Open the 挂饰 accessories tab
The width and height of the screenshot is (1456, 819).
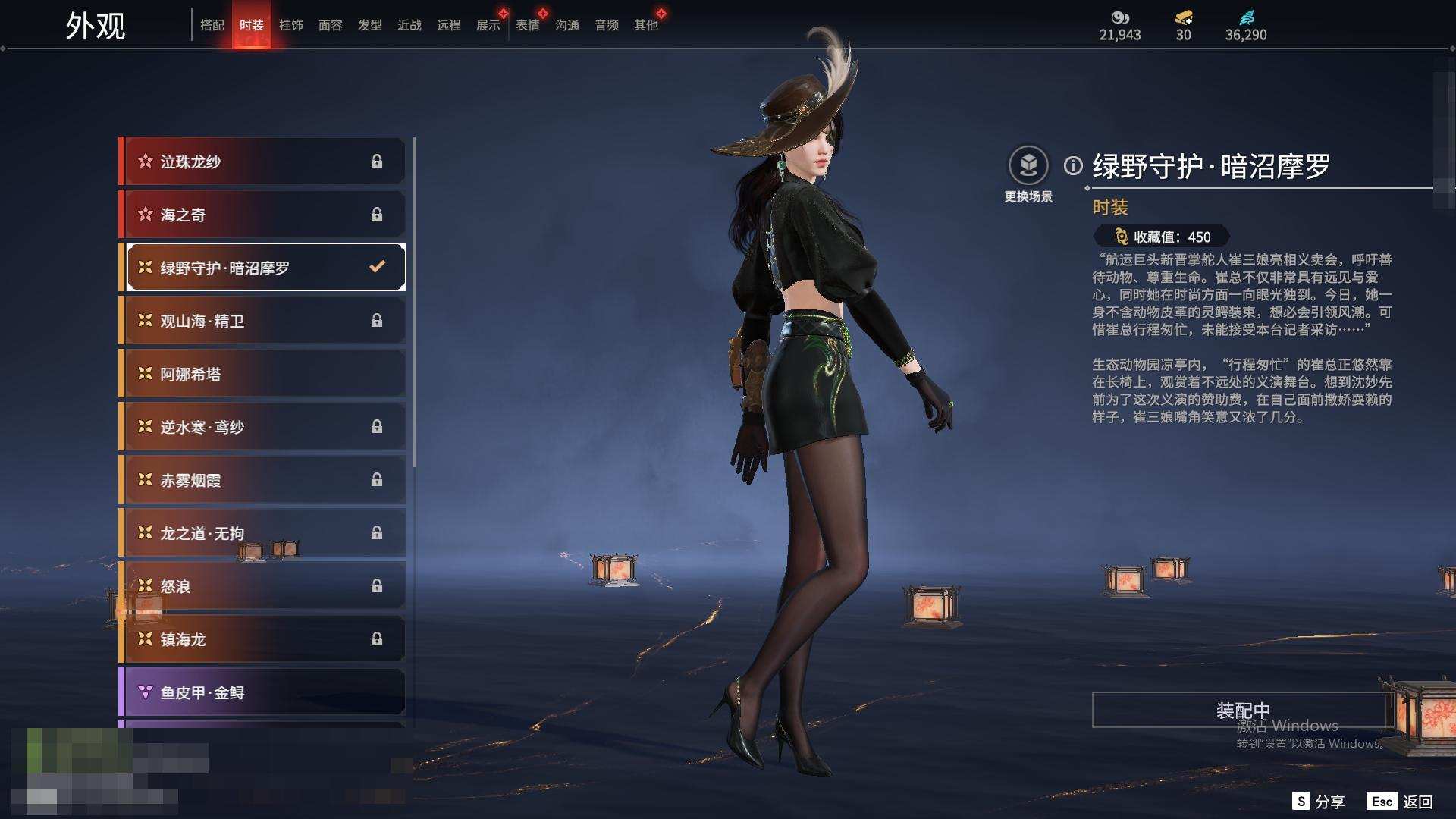pyautogui.click(x=291, y=25)
